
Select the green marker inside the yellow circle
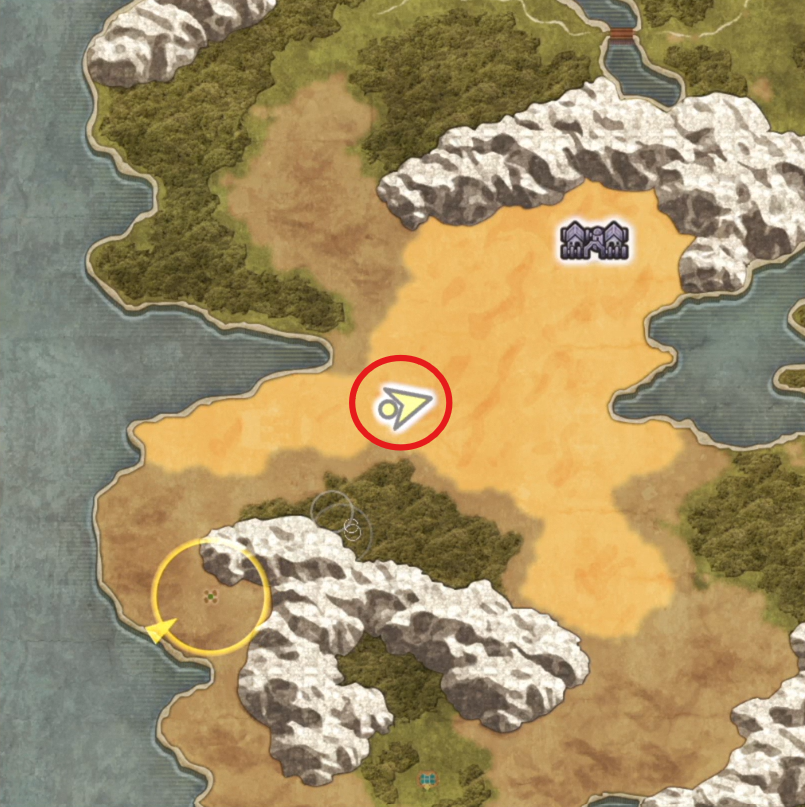211,597
